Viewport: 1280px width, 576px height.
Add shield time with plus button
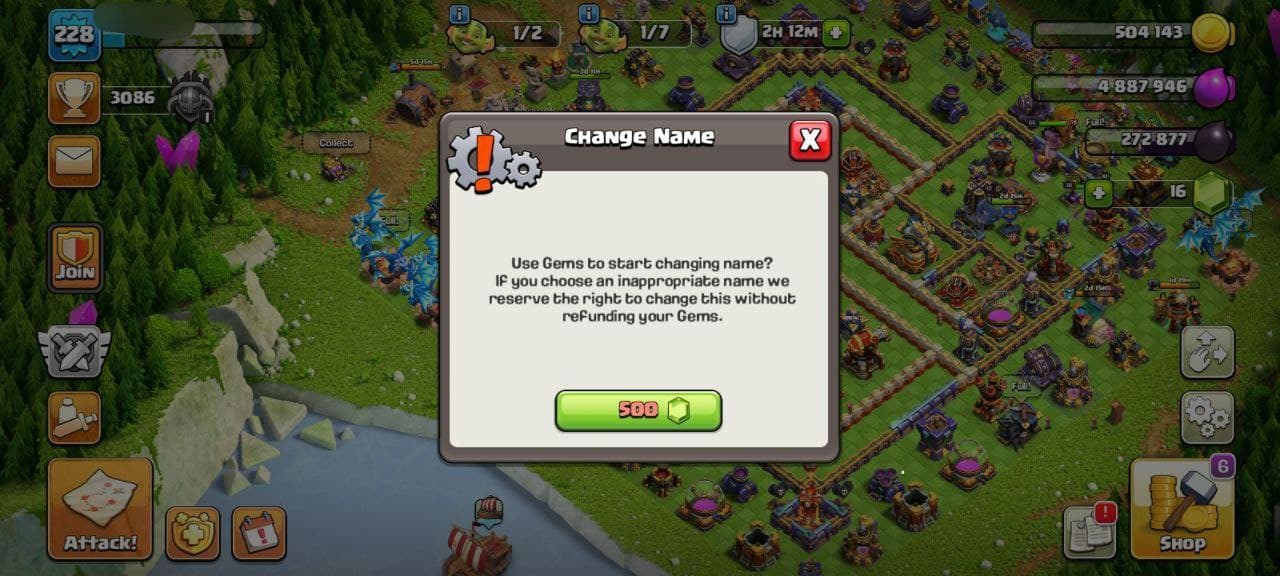(x=836, y=33)
